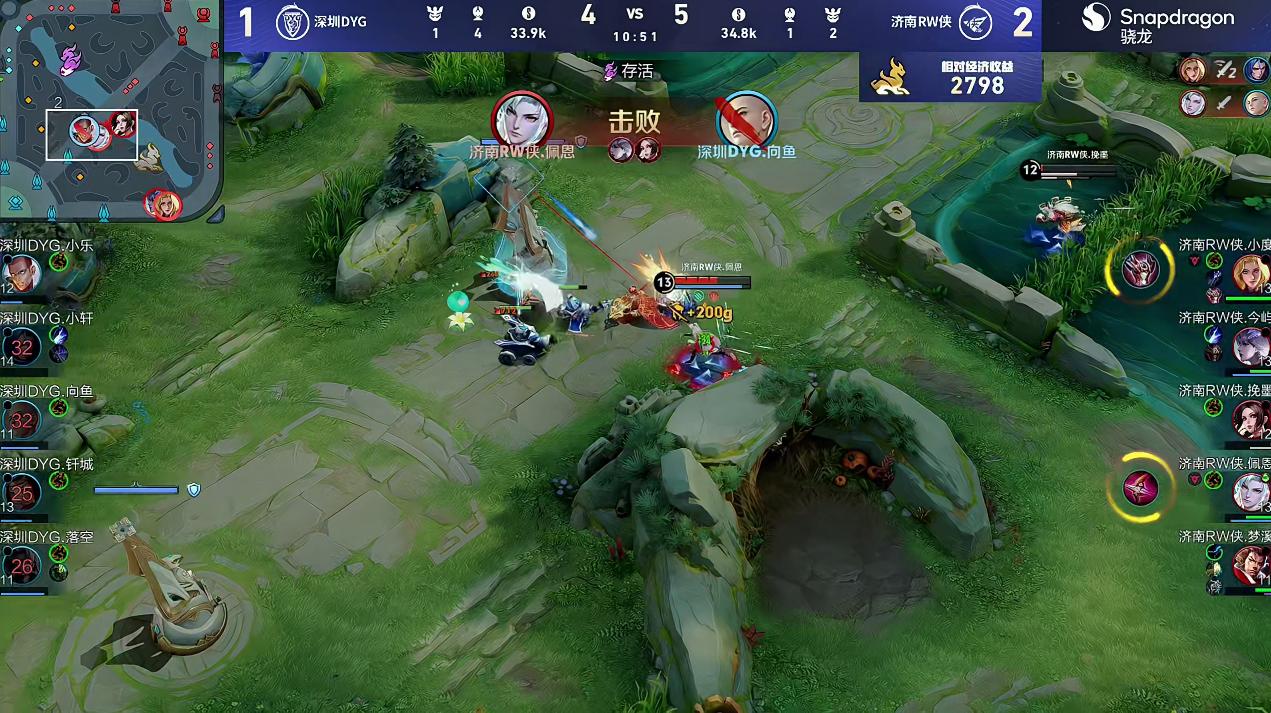This screenshot has width=1271, height=713.
Task: Select 济南RW侠.挽墨 hero portrait
Action: pyautogui.click(x=1250, y=419)
